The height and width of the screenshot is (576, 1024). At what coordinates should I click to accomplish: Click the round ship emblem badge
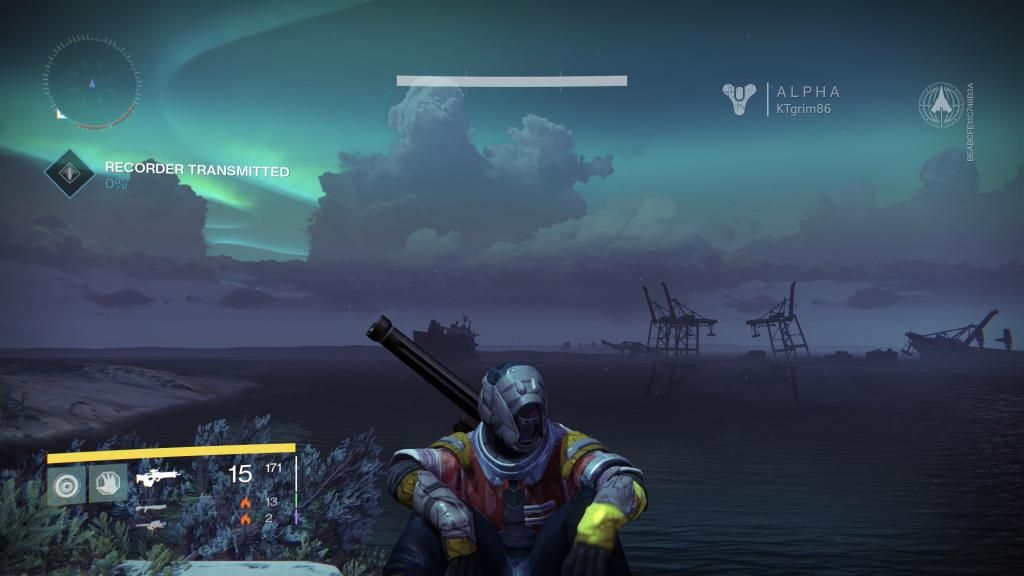pos(941,104)
